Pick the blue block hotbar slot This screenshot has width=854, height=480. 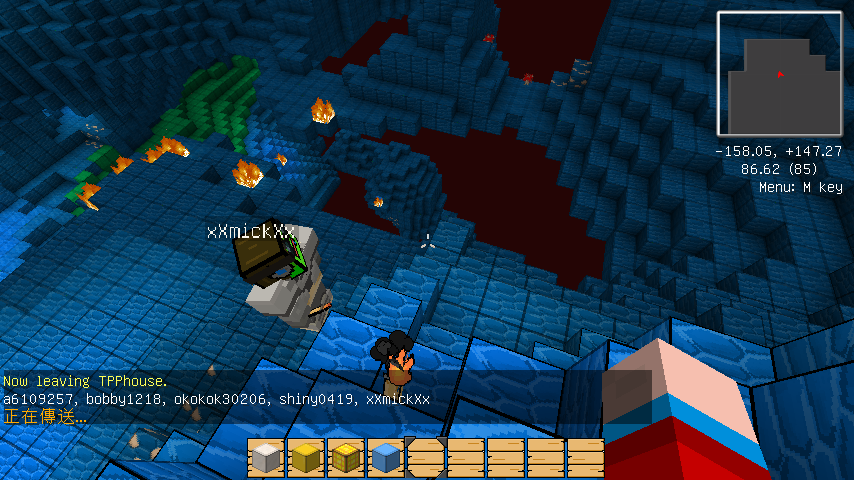[x=386, y=458]
